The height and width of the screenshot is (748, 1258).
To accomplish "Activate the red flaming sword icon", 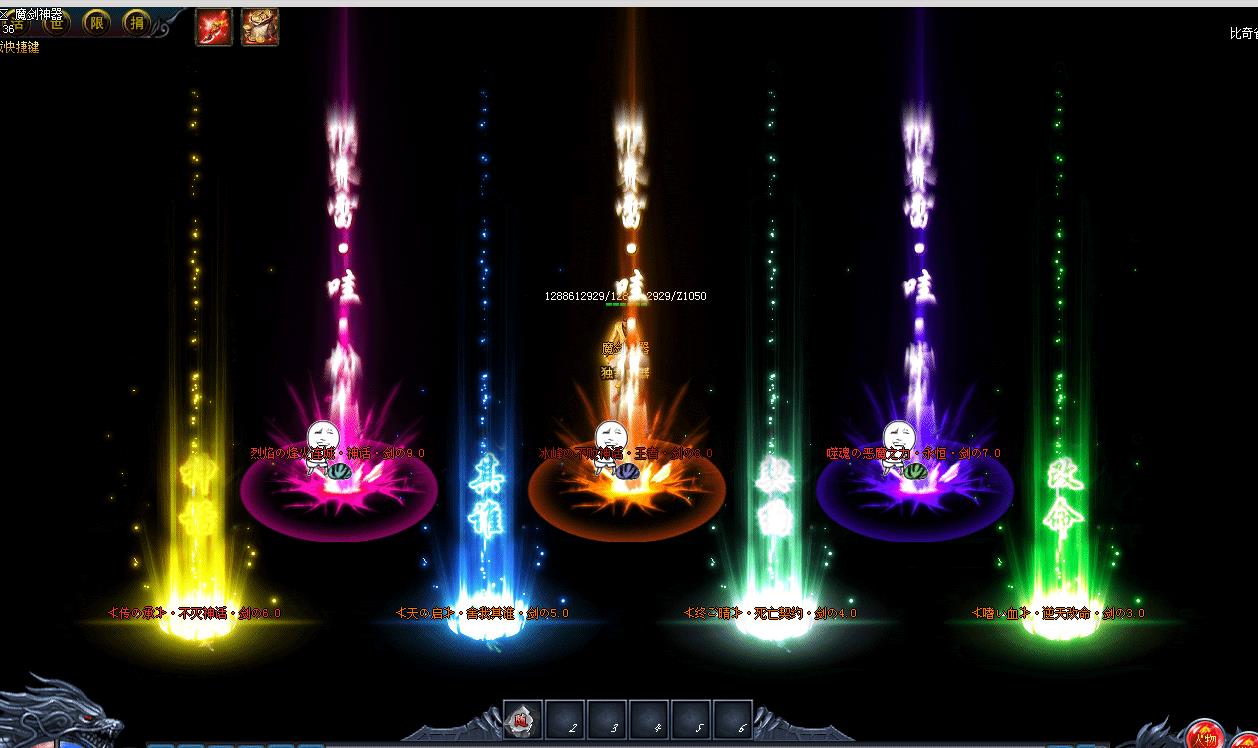I will click(x=214, y=27).
